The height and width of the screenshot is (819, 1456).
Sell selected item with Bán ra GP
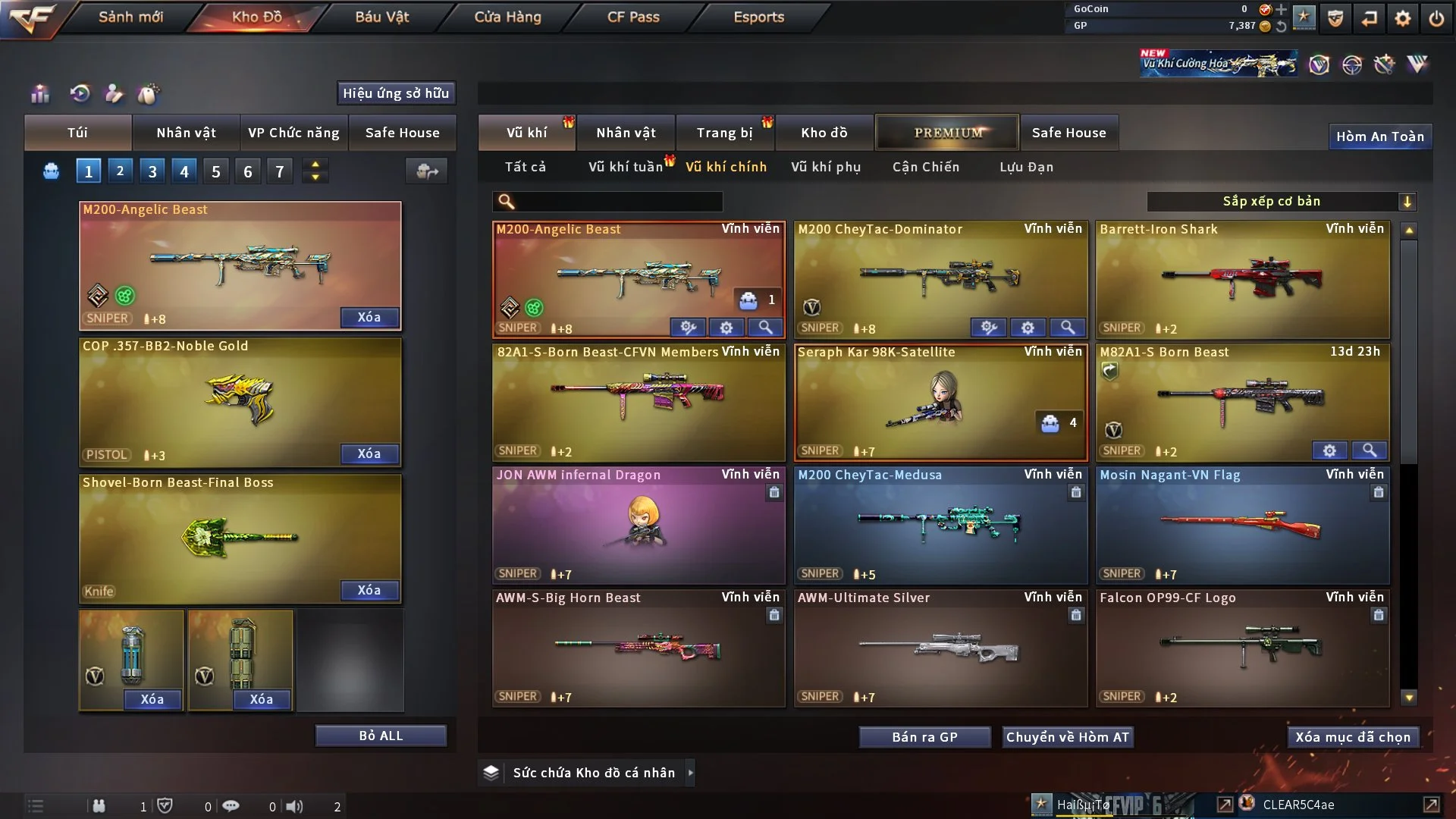pos(924,737)
